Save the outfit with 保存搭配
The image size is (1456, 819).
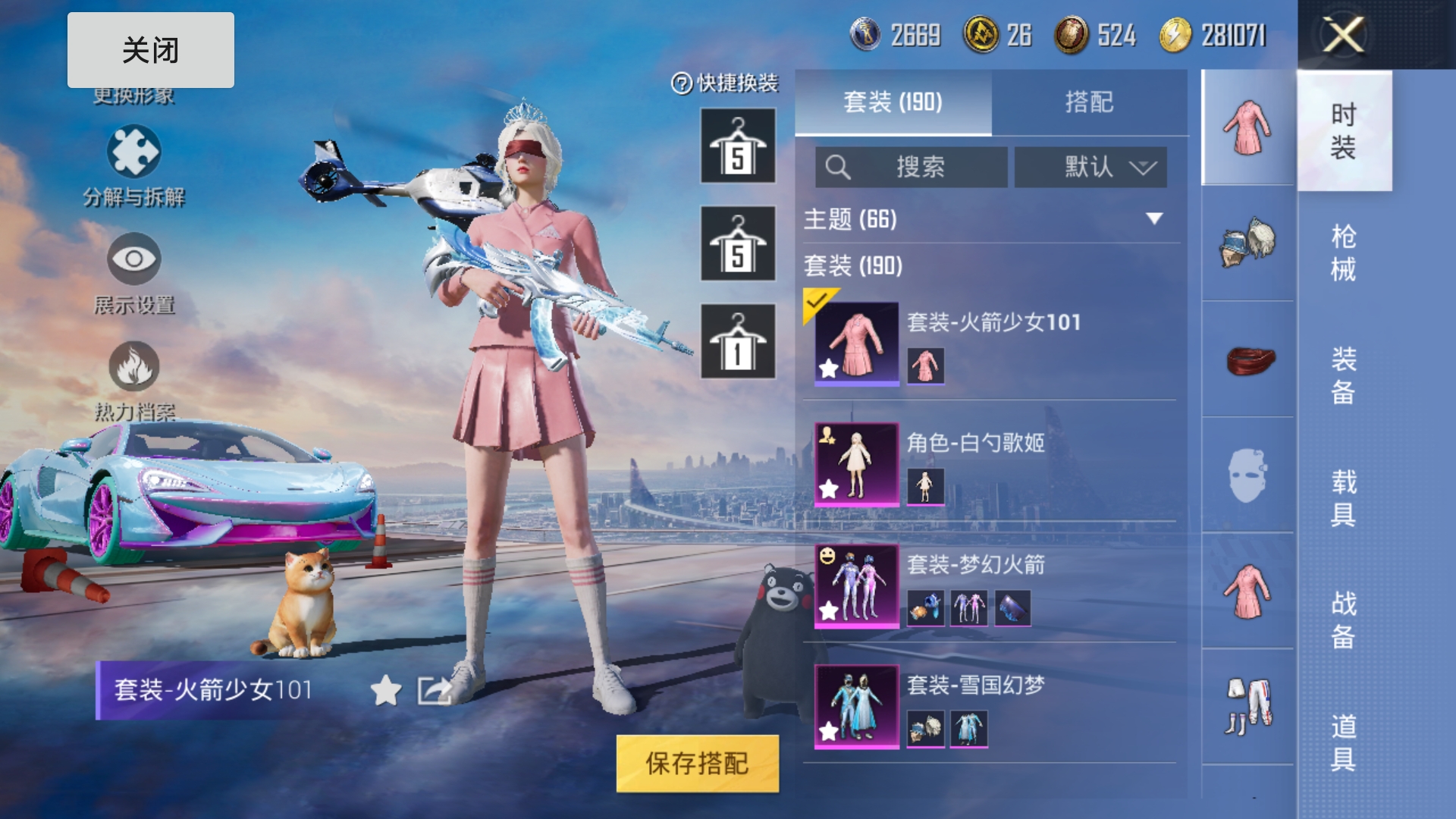coord(697,764)
